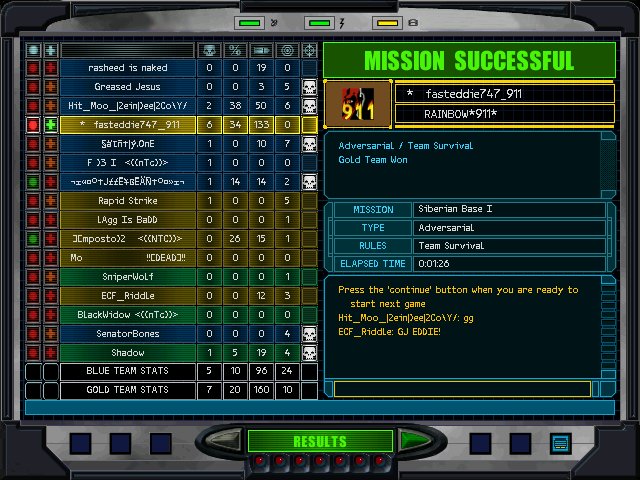Click the target bullseye column header
This screenshot has width=640, height=480.
[x=287, y=49]
